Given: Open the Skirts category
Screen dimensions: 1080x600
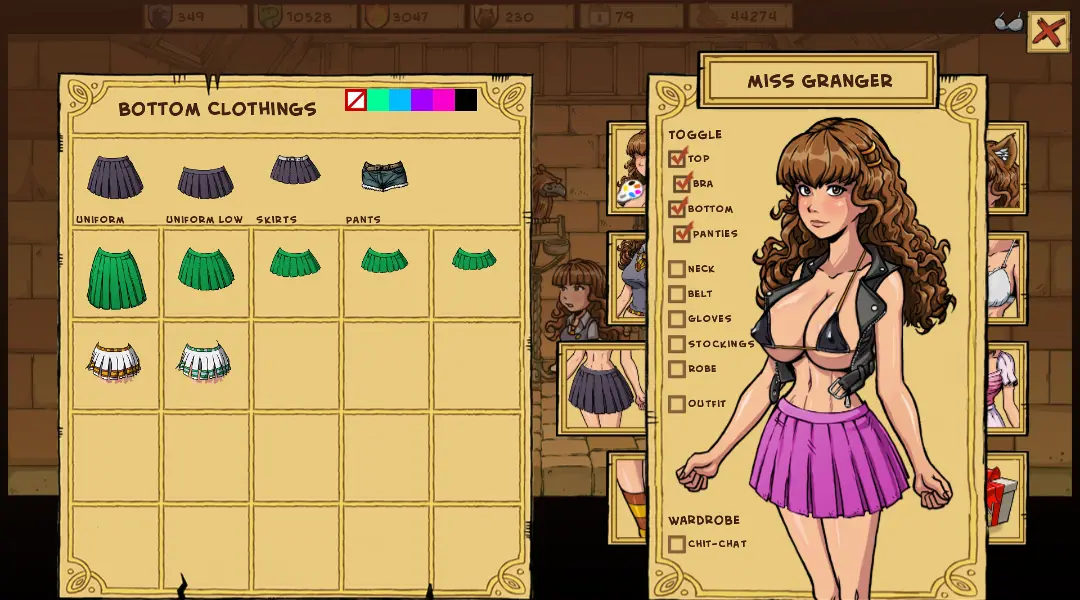Looking at the screenshot, I should [x=295, y=170].
